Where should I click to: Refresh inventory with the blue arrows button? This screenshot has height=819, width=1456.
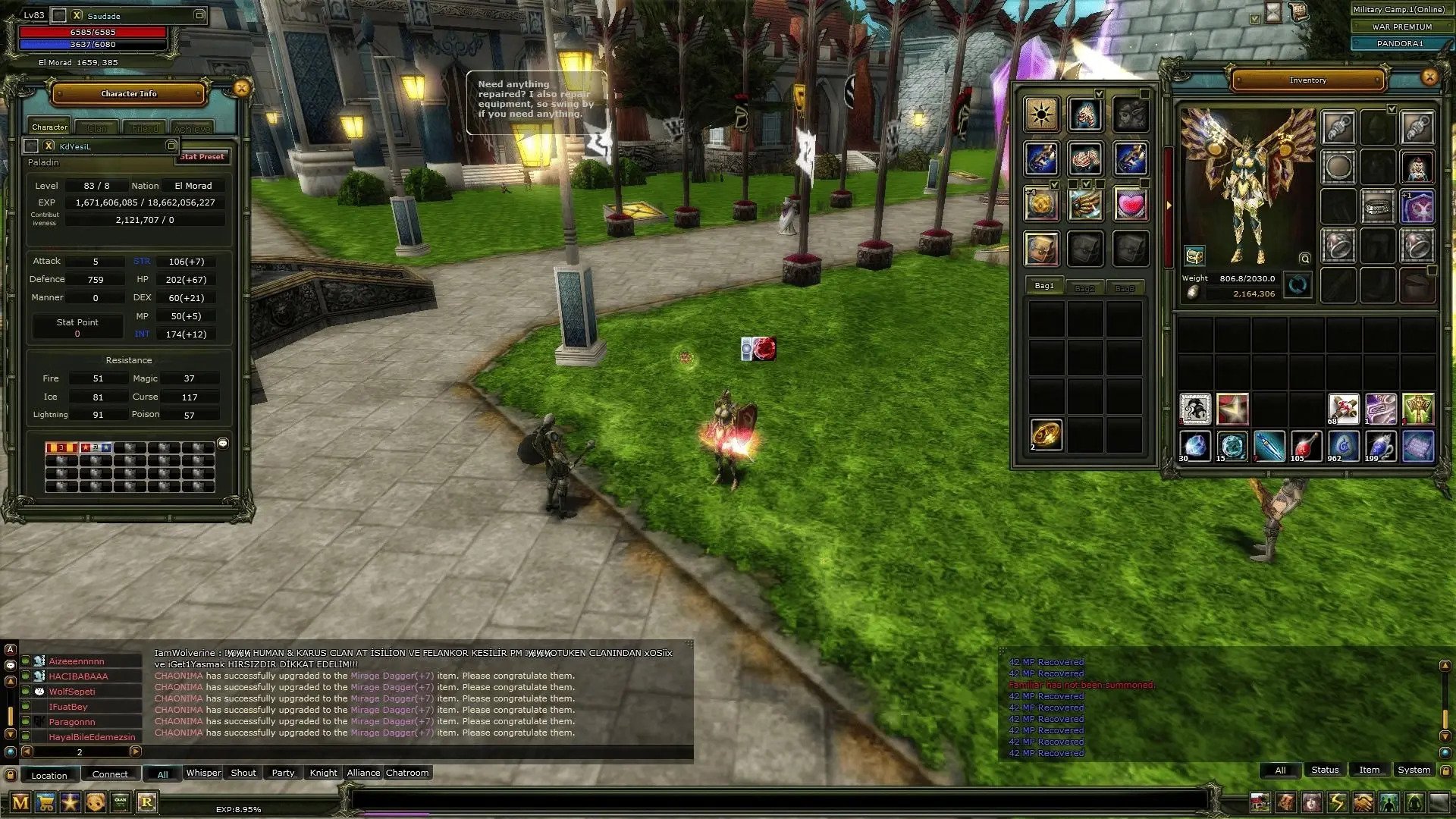click(1298, 286)
